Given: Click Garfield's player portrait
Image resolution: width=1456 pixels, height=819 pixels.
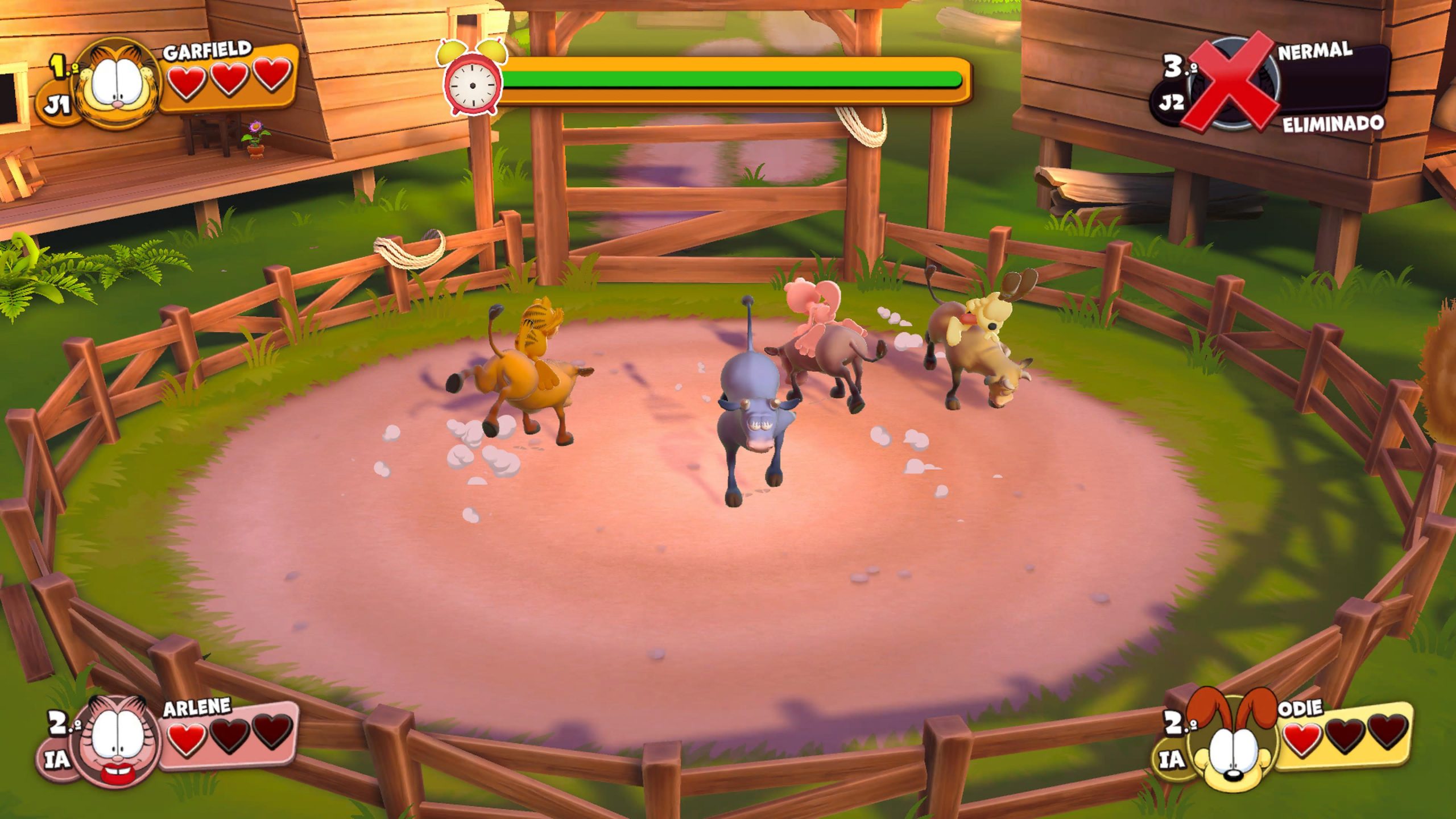Looking at the screenshot, I should point(118,85).
